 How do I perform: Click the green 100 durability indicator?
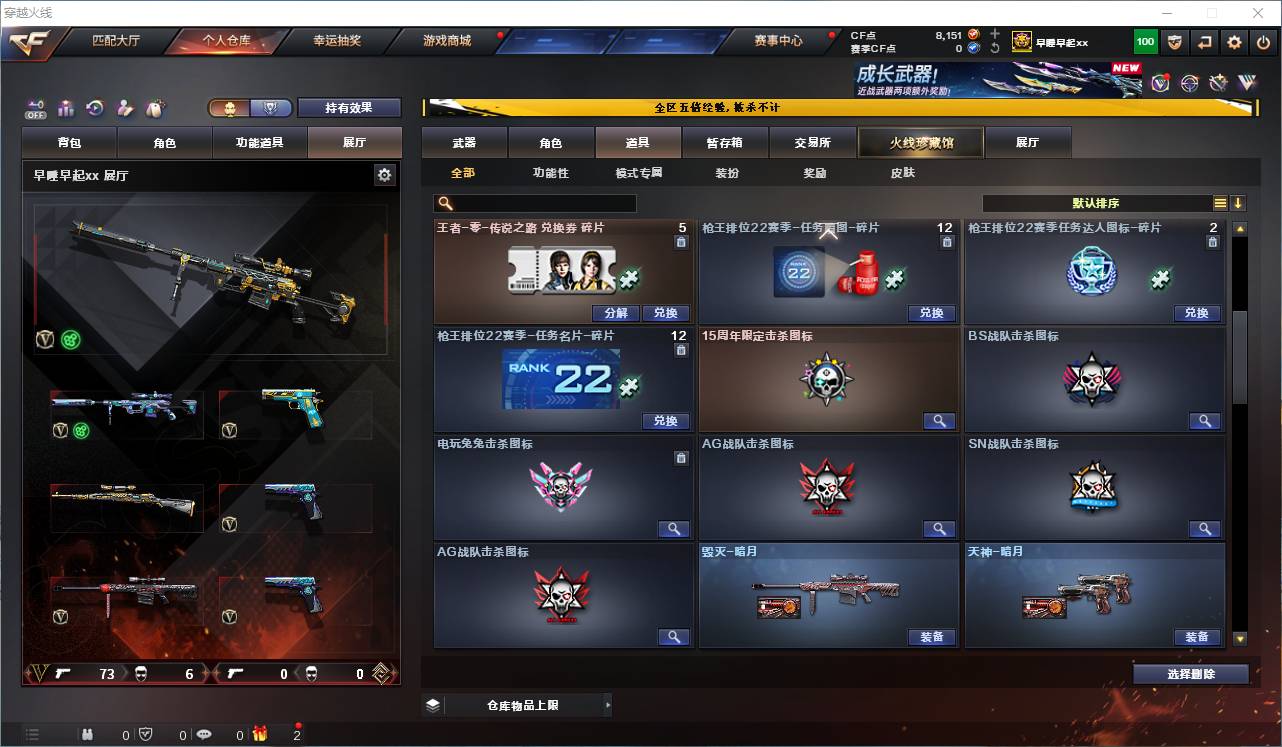coord(1145,42)
